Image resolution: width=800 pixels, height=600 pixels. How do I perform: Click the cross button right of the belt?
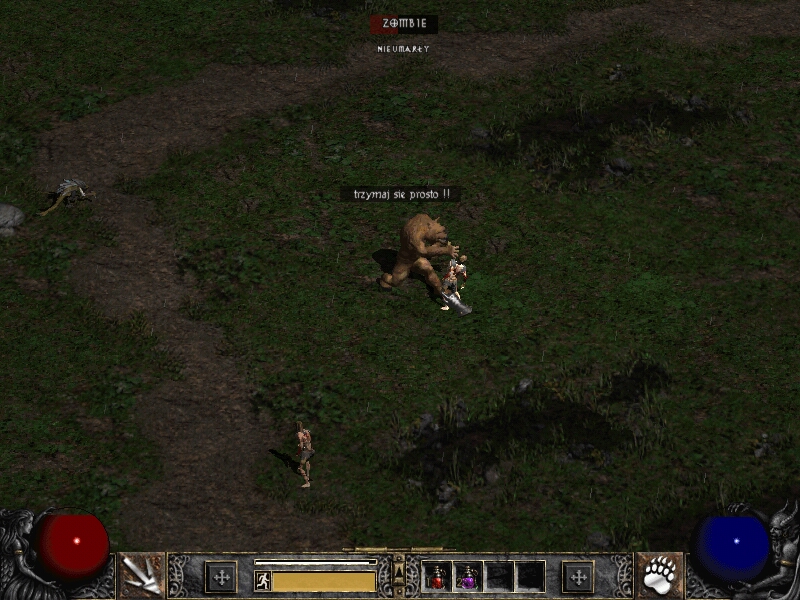point(578,577)
